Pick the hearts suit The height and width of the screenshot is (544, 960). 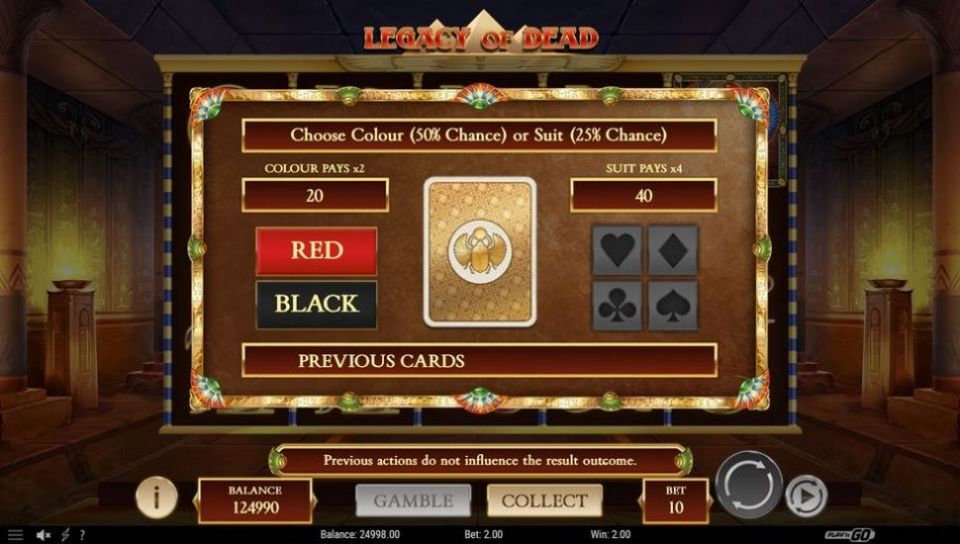coord(617,250)
